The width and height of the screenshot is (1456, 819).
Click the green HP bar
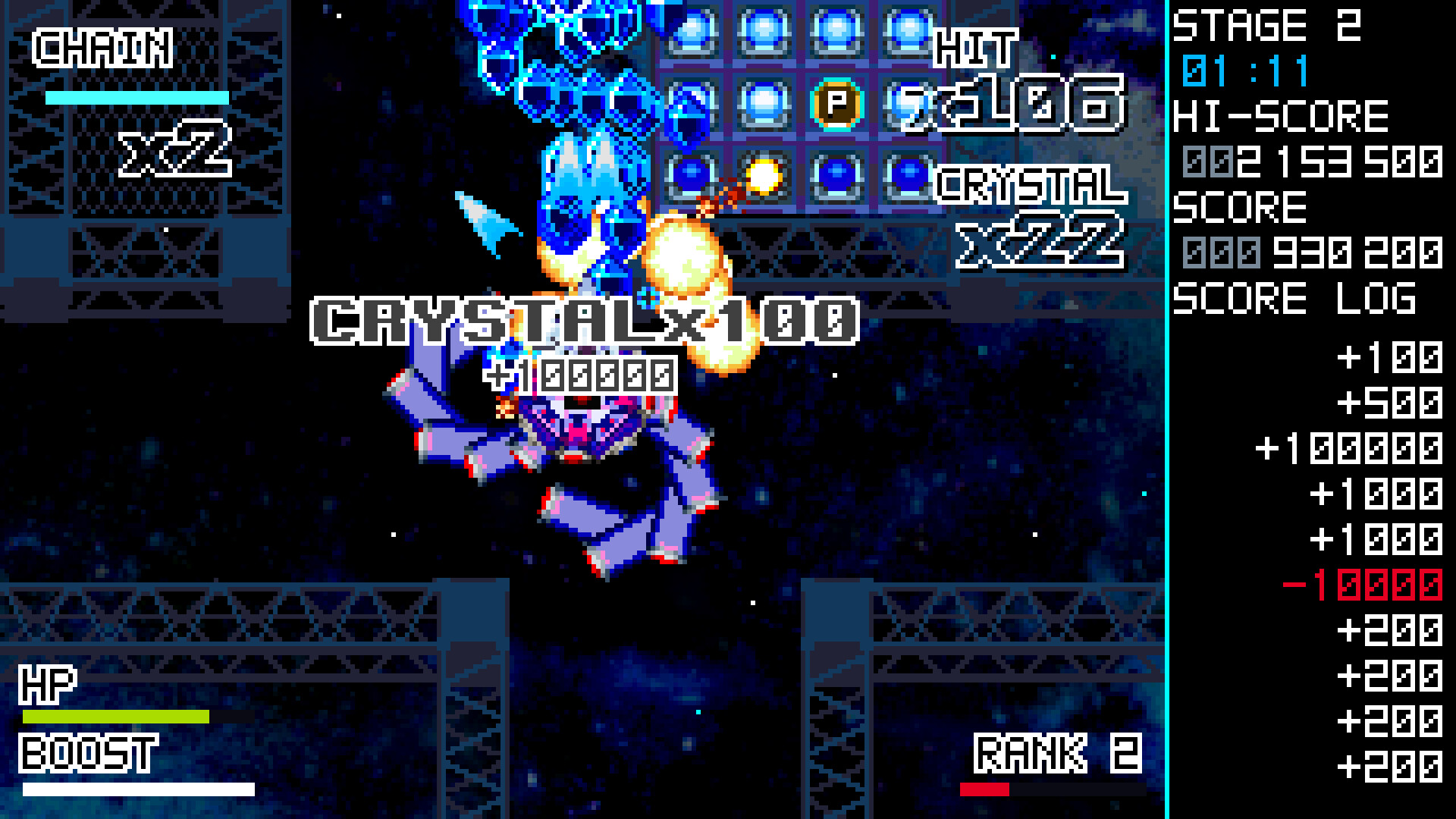point(118,715)
